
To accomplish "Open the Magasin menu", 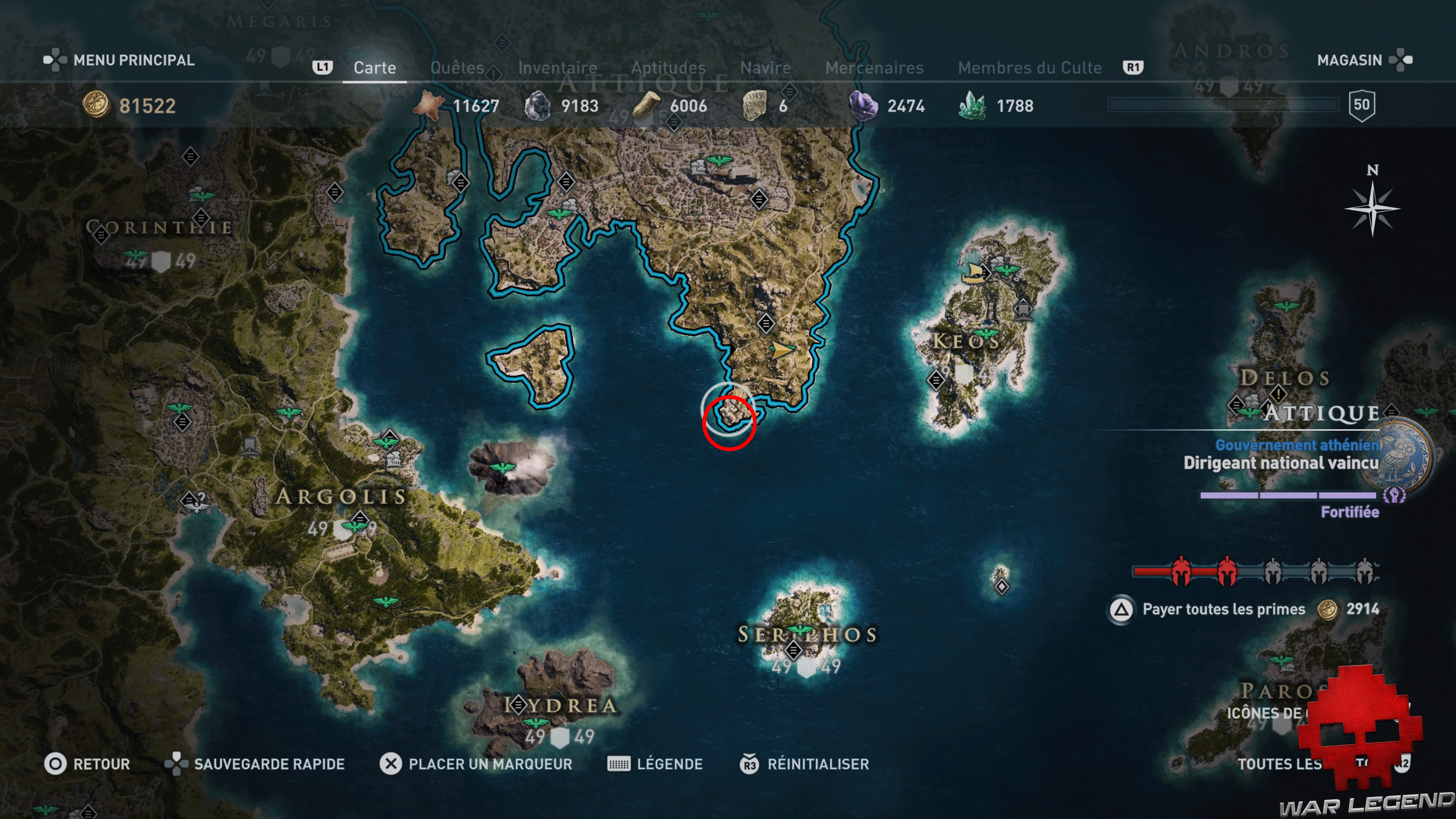I will coord(1350,61).
